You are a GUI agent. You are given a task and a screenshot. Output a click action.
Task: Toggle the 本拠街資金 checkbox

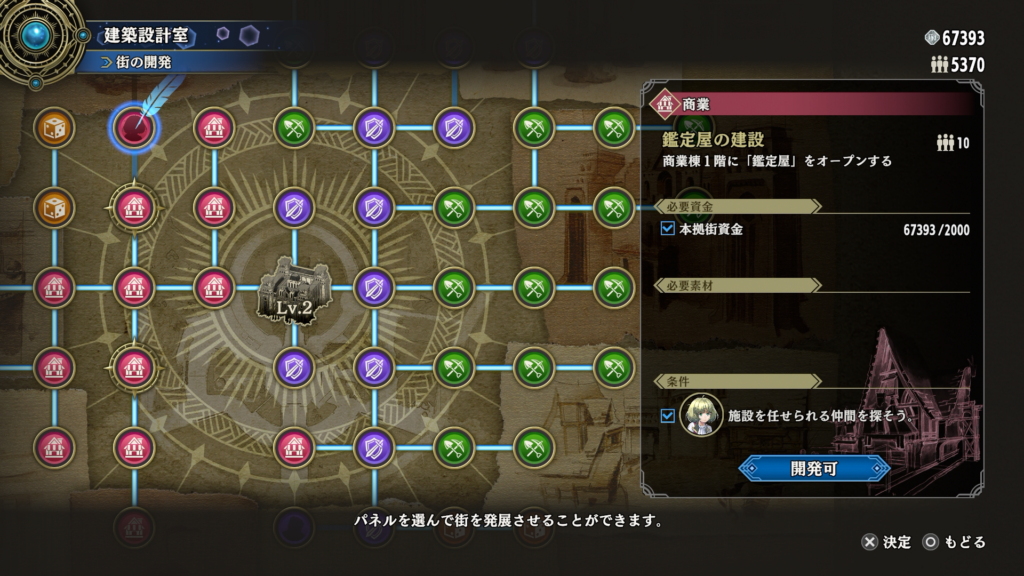(669, 229)
